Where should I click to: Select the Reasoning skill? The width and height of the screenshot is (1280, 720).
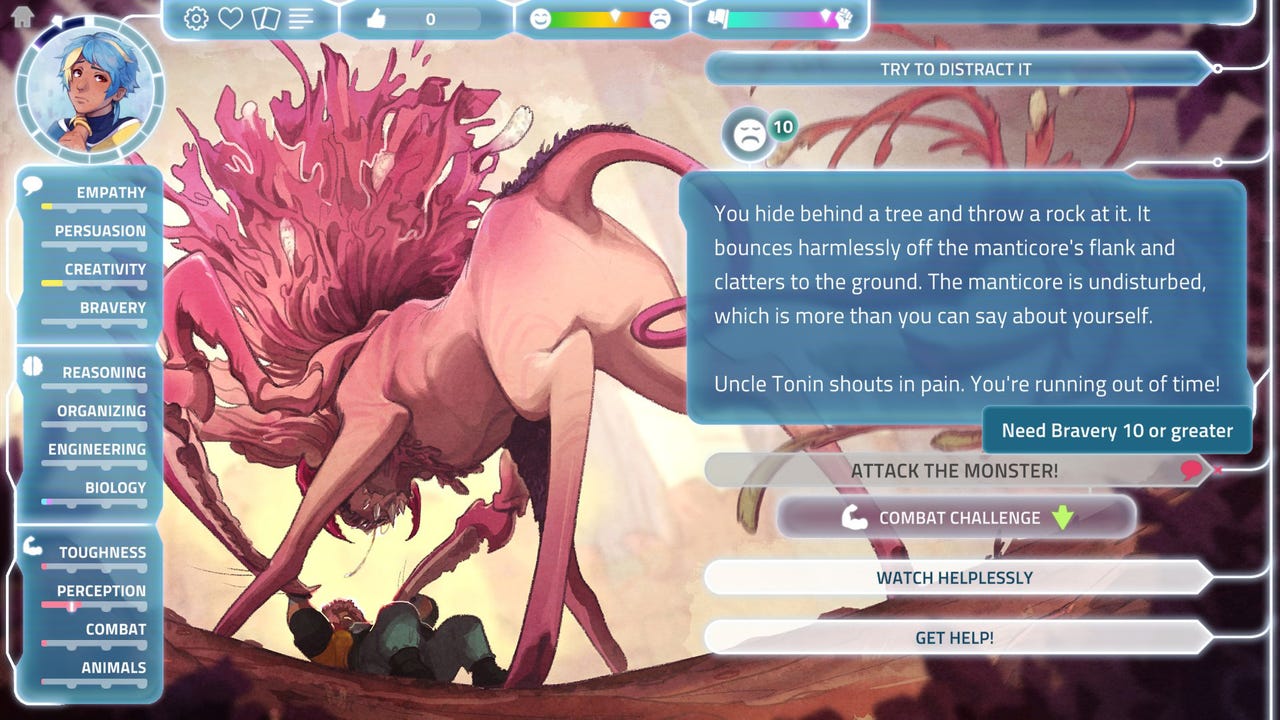coord(103,373)
